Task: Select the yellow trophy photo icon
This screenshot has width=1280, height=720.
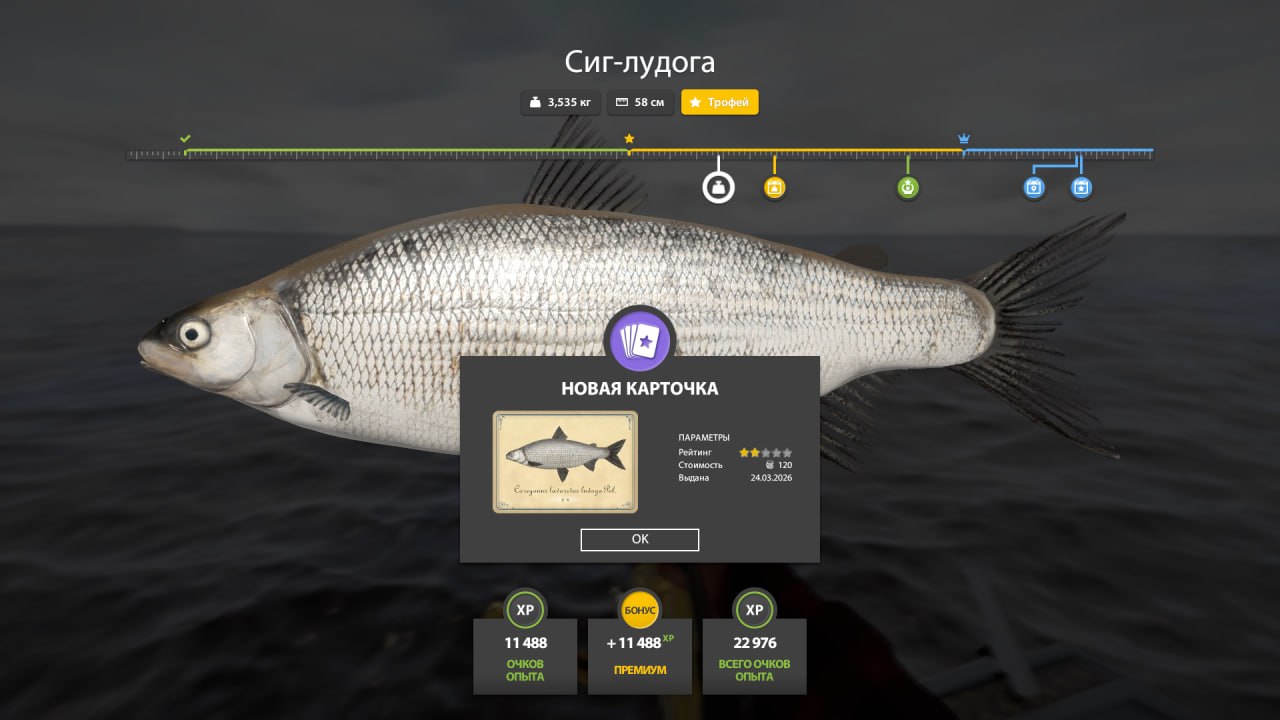Action: tap(775, 186)
